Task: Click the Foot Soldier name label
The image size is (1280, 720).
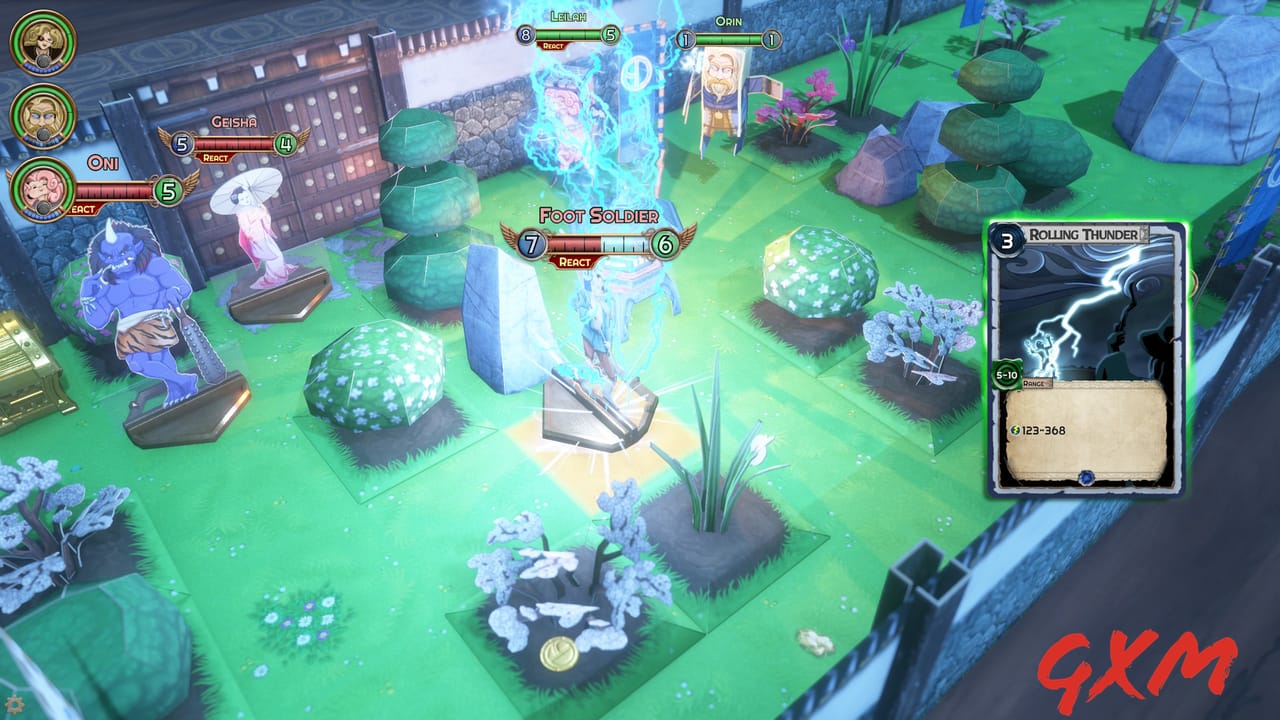Action: tap(599, 214)
